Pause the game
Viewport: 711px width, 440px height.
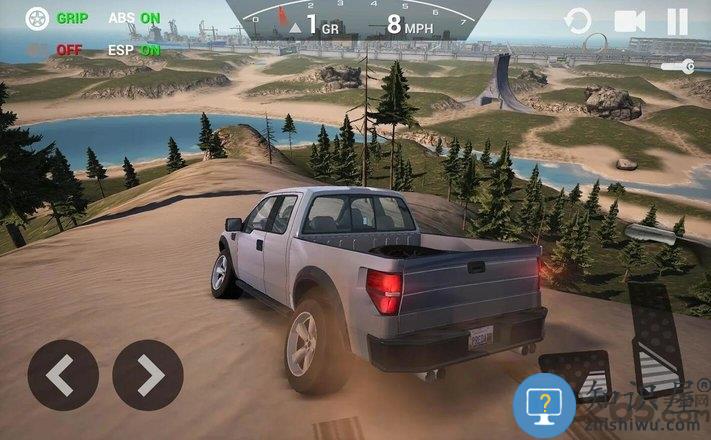(x=677, y=20)
